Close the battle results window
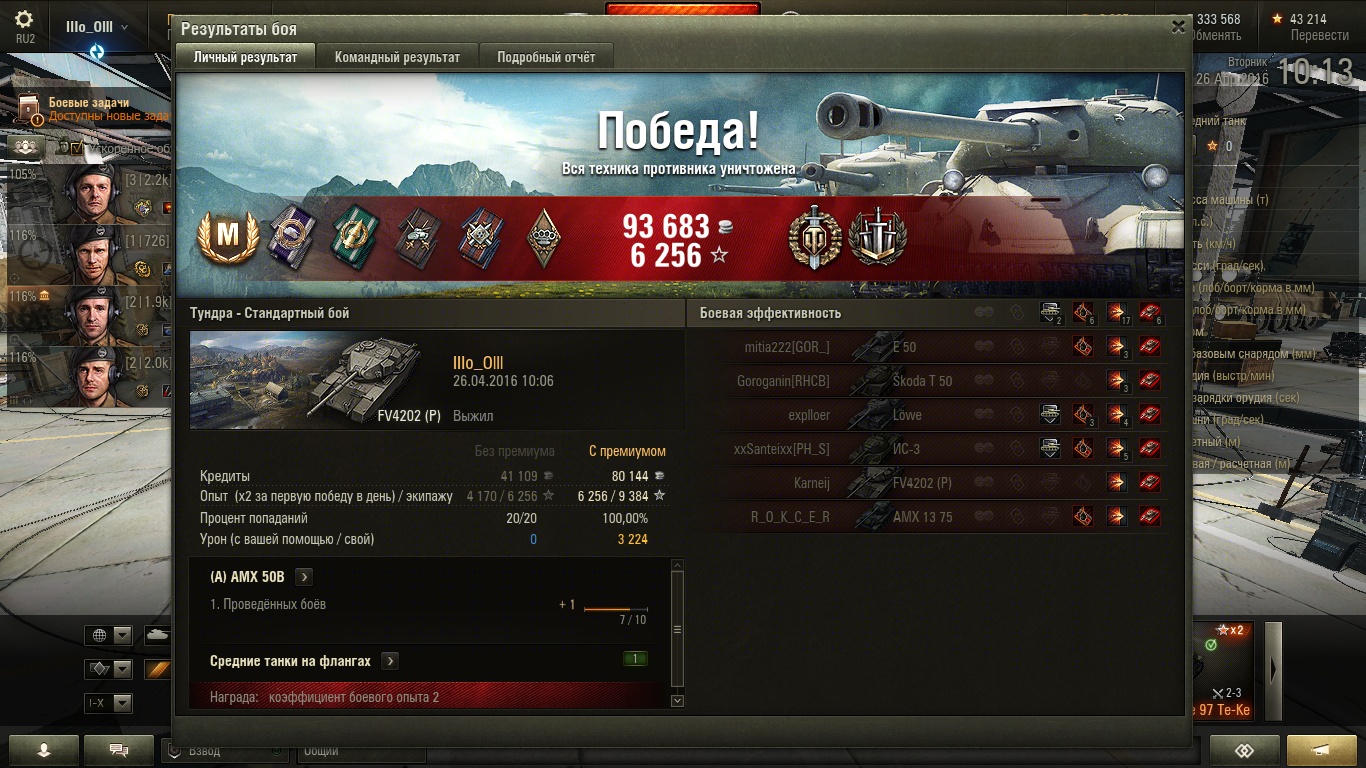The height and width of the screenshot is (768, 1366). pos(1178,28)
